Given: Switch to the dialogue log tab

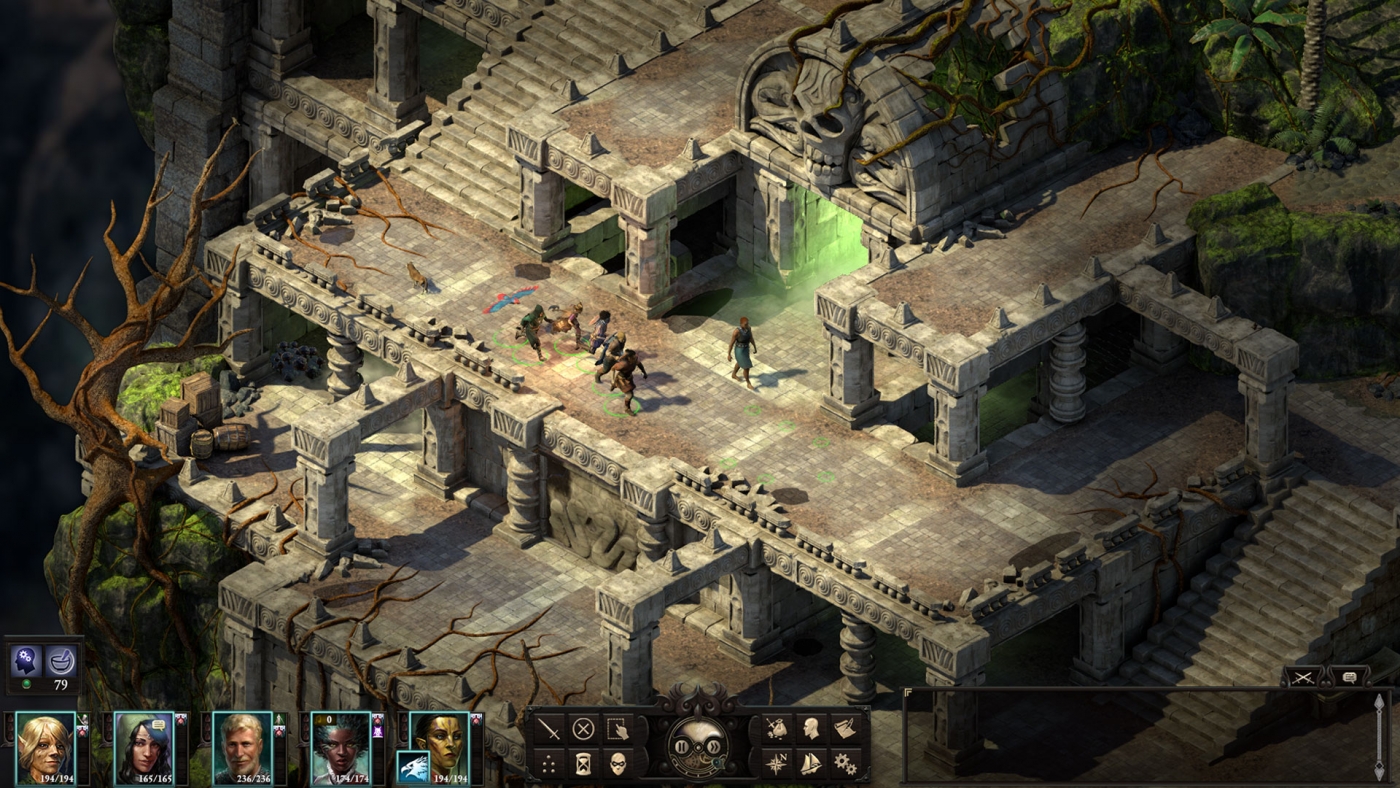Looking at the screenshot, I should click(x=1351, y=677).
